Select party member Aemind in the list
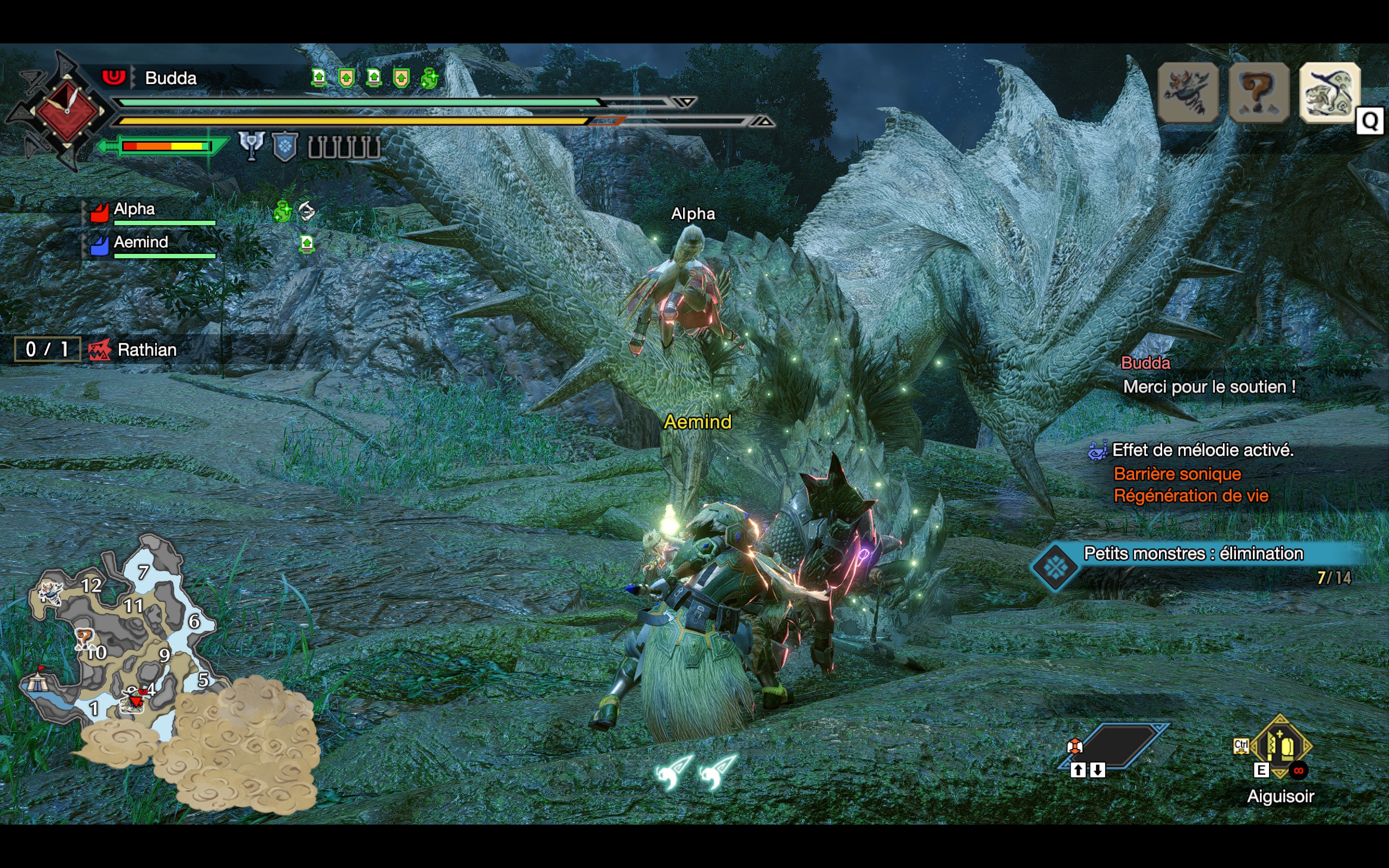1389x868 pixels. click(x=141, y=243)
